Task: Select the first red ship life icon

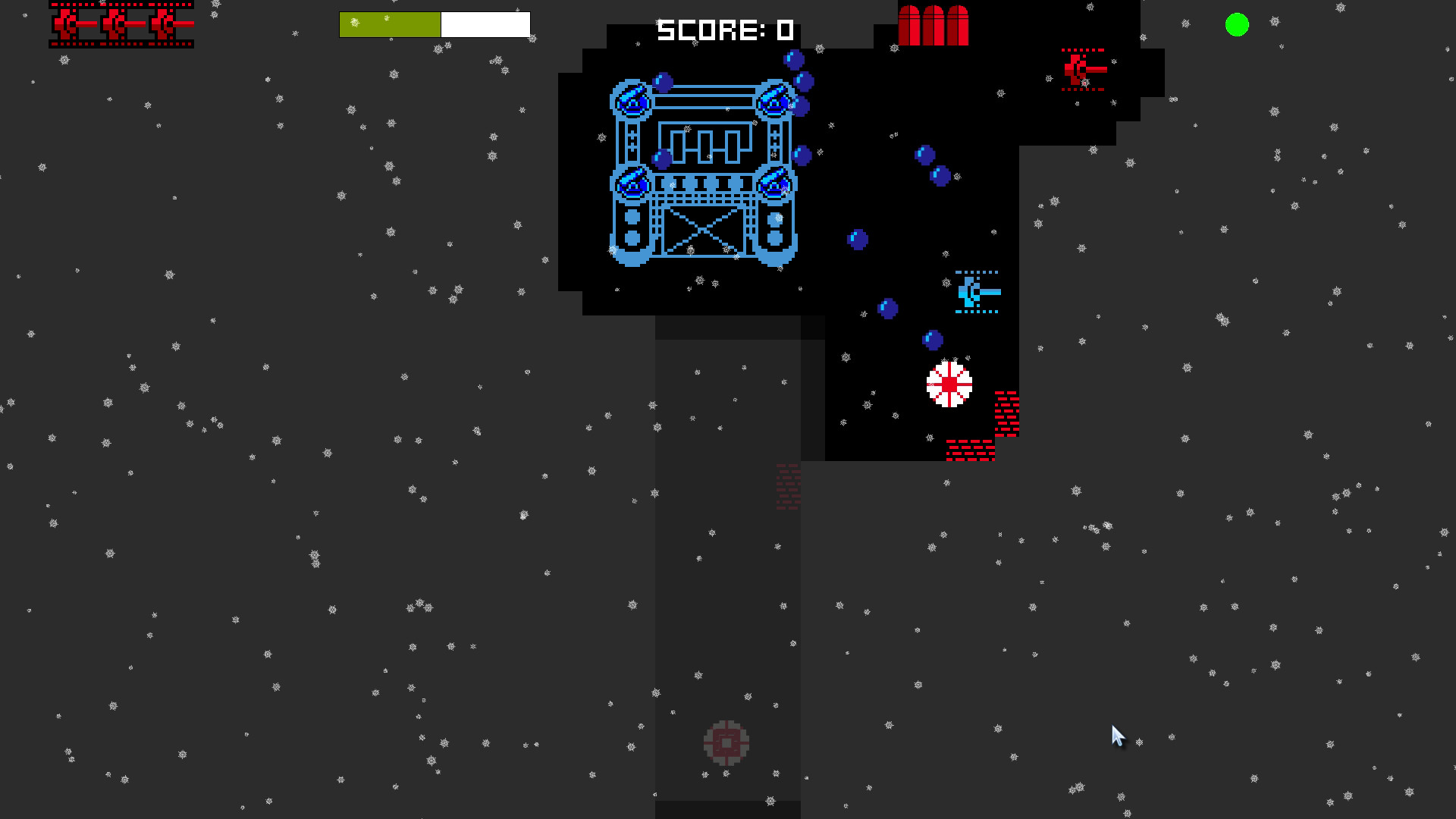Action: pos(67,24)
